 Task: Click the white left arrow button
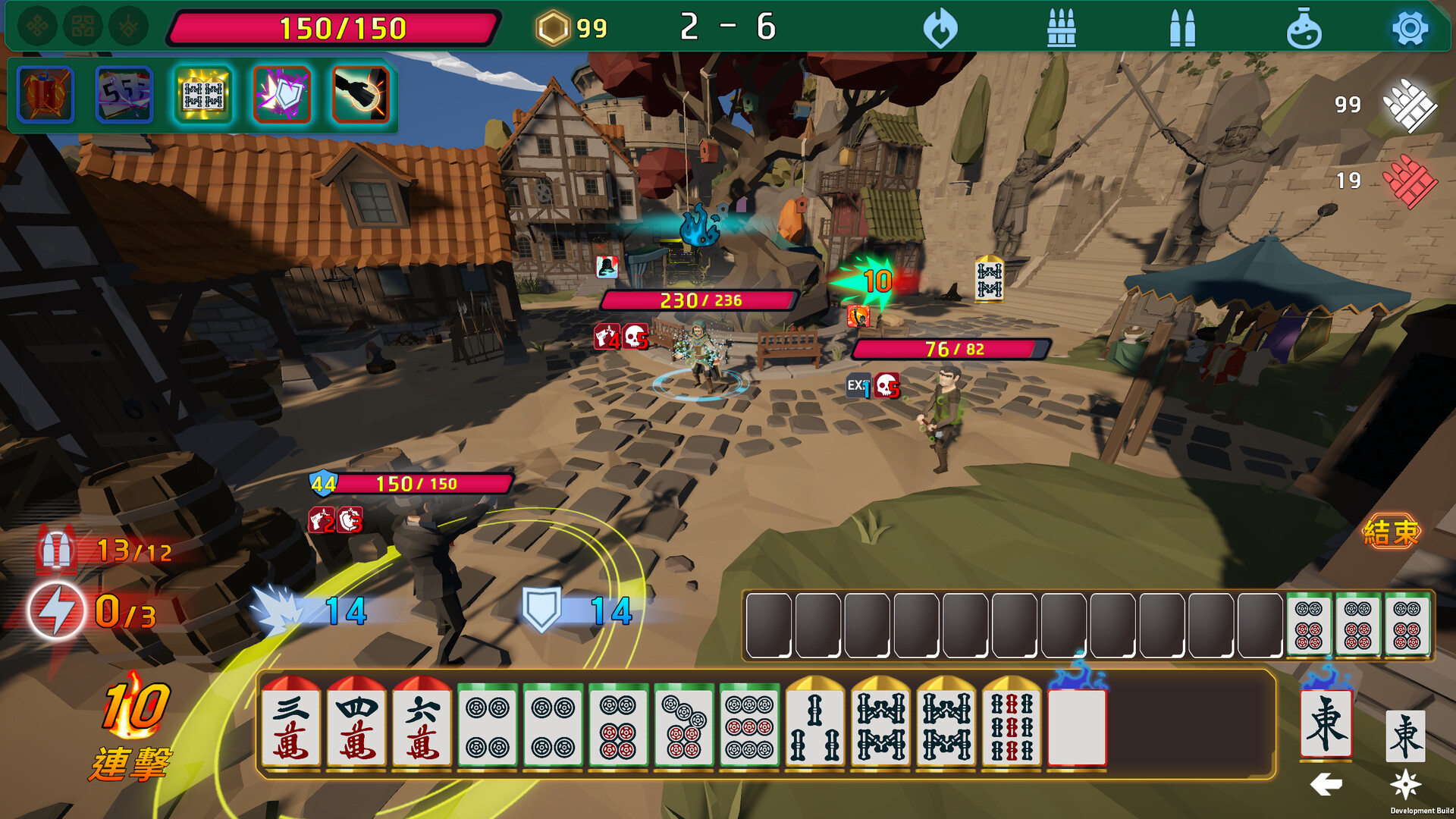[x=1326, y=784]
